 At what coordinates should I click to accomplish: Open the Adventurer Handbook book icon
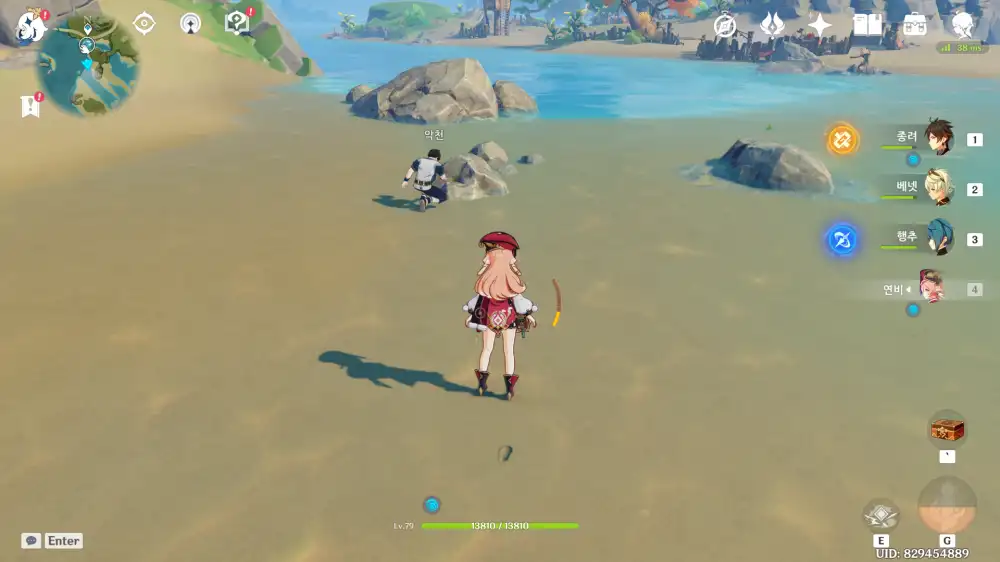(867, 26)
